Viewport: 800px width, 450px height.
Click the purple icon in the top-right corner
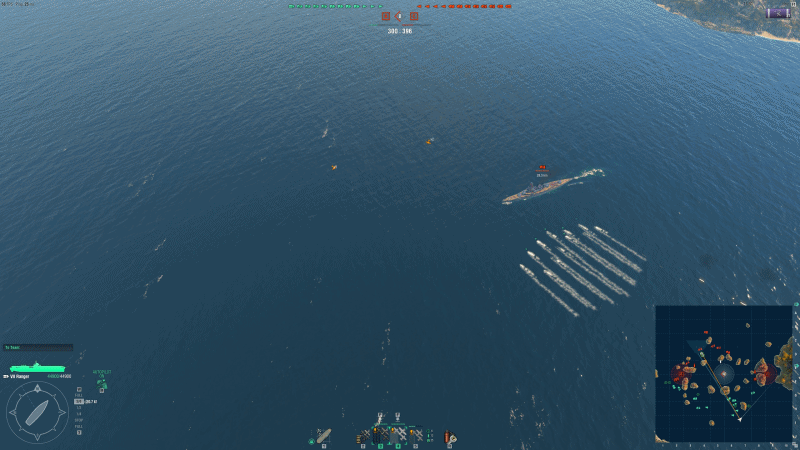tap(777, 12)
